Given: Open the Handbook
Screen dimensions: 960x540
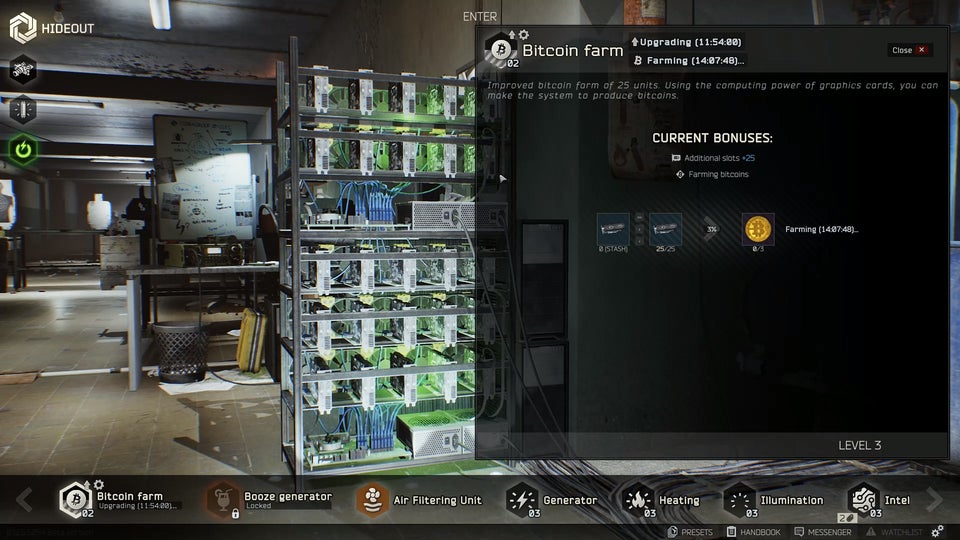Looking at the screenshot, I should (754, 532).
